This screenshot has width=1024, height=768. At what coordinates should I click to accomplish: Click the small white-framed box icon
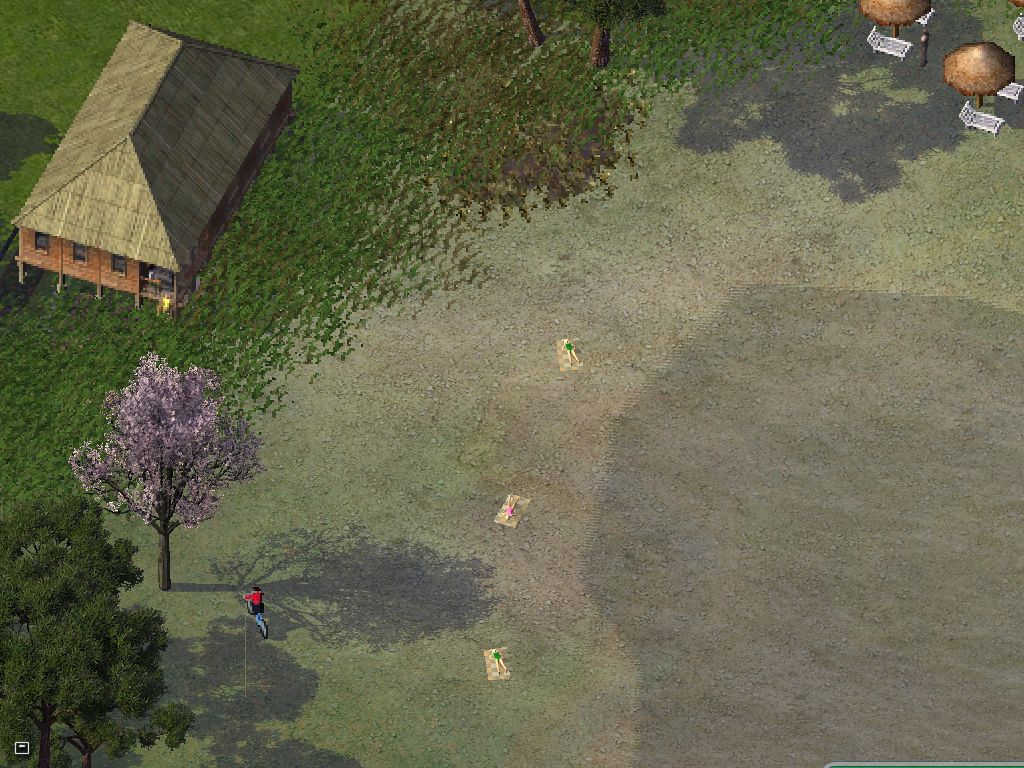tap(22, 747)
